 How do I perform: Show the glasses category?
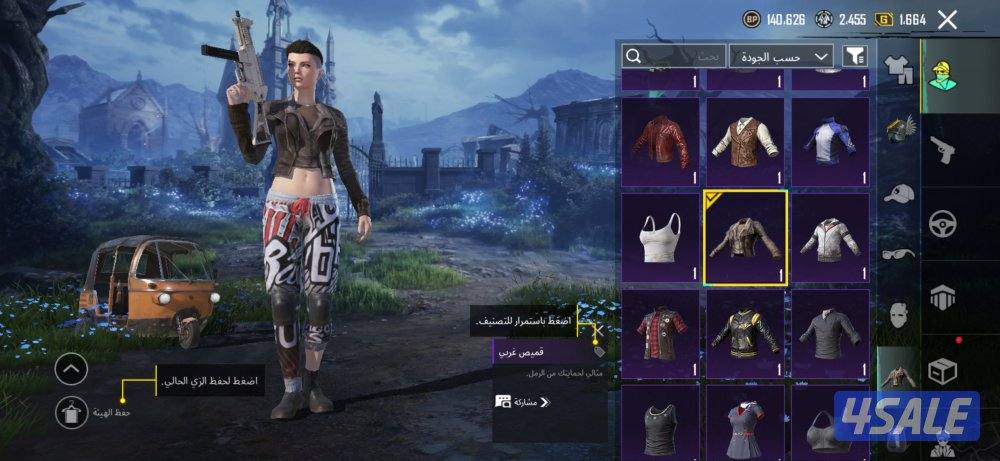click(900, 253)
